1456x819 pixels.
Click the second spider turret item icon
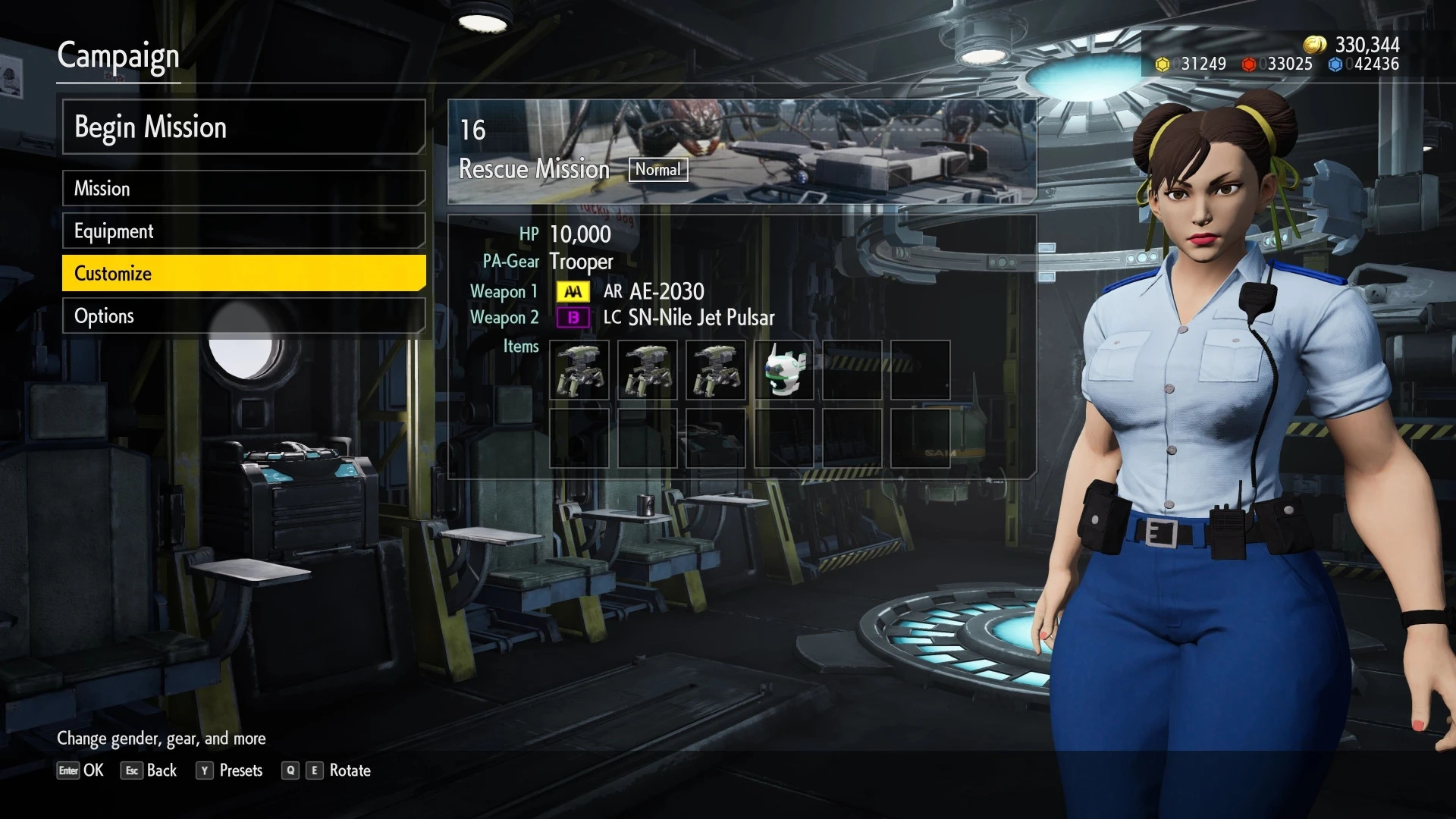(647, 371)
